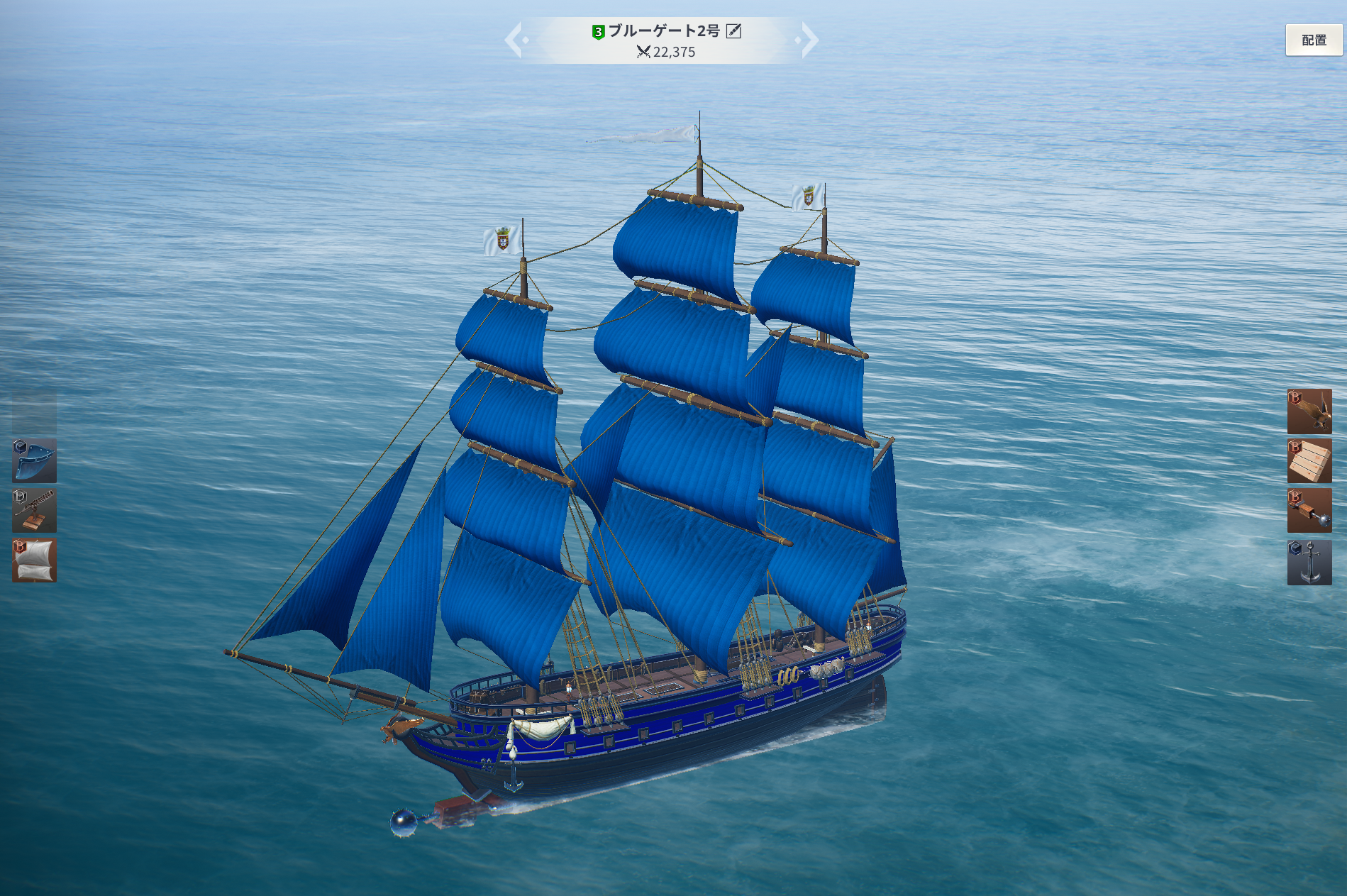Select the blue armor plate equipment slot
This screenshot has height=896, width=1347.
click(34, 460)
